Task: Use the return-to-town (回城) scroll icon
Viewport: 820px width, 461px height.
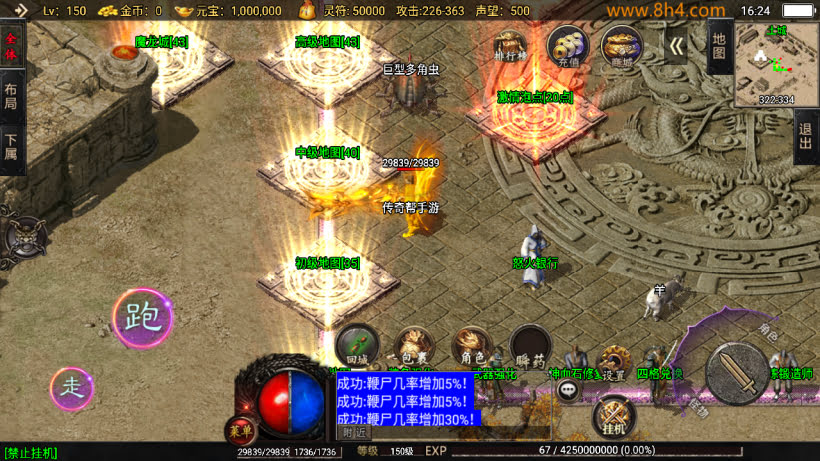Action: click(x=357, y=346)
